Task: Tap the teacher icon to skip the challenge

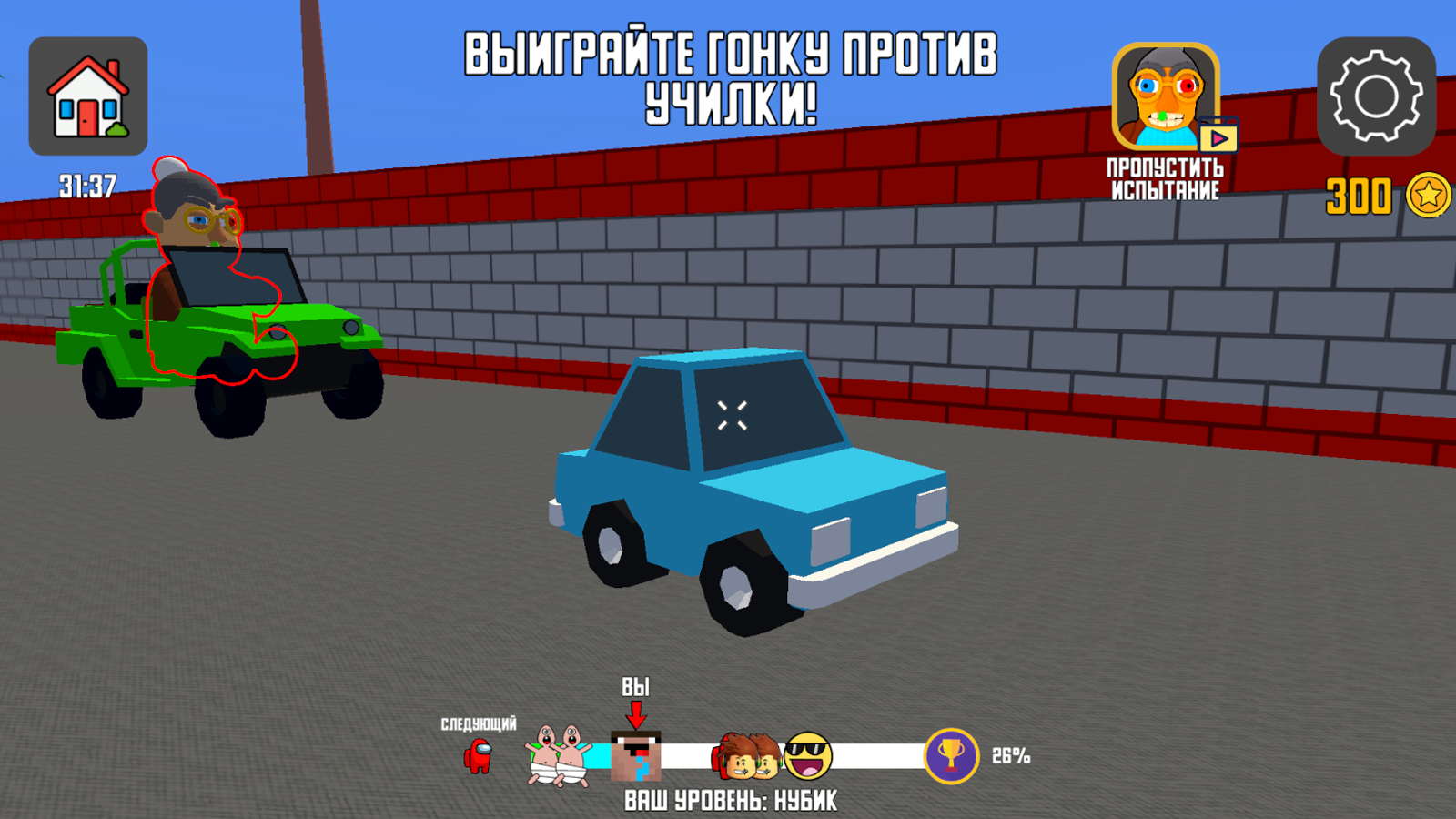Action: pyautogui.click(x=1168, y=97)
